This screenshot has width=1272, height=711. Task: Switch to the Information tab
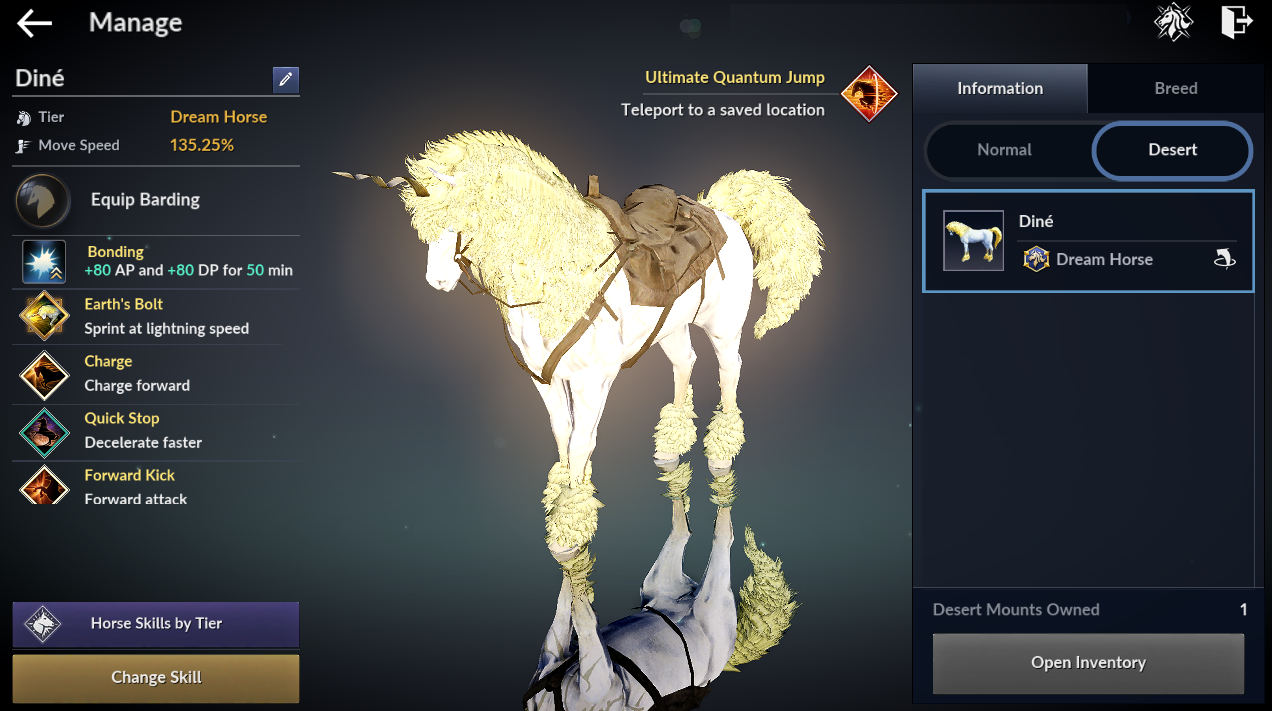click(x=999, y=89)
